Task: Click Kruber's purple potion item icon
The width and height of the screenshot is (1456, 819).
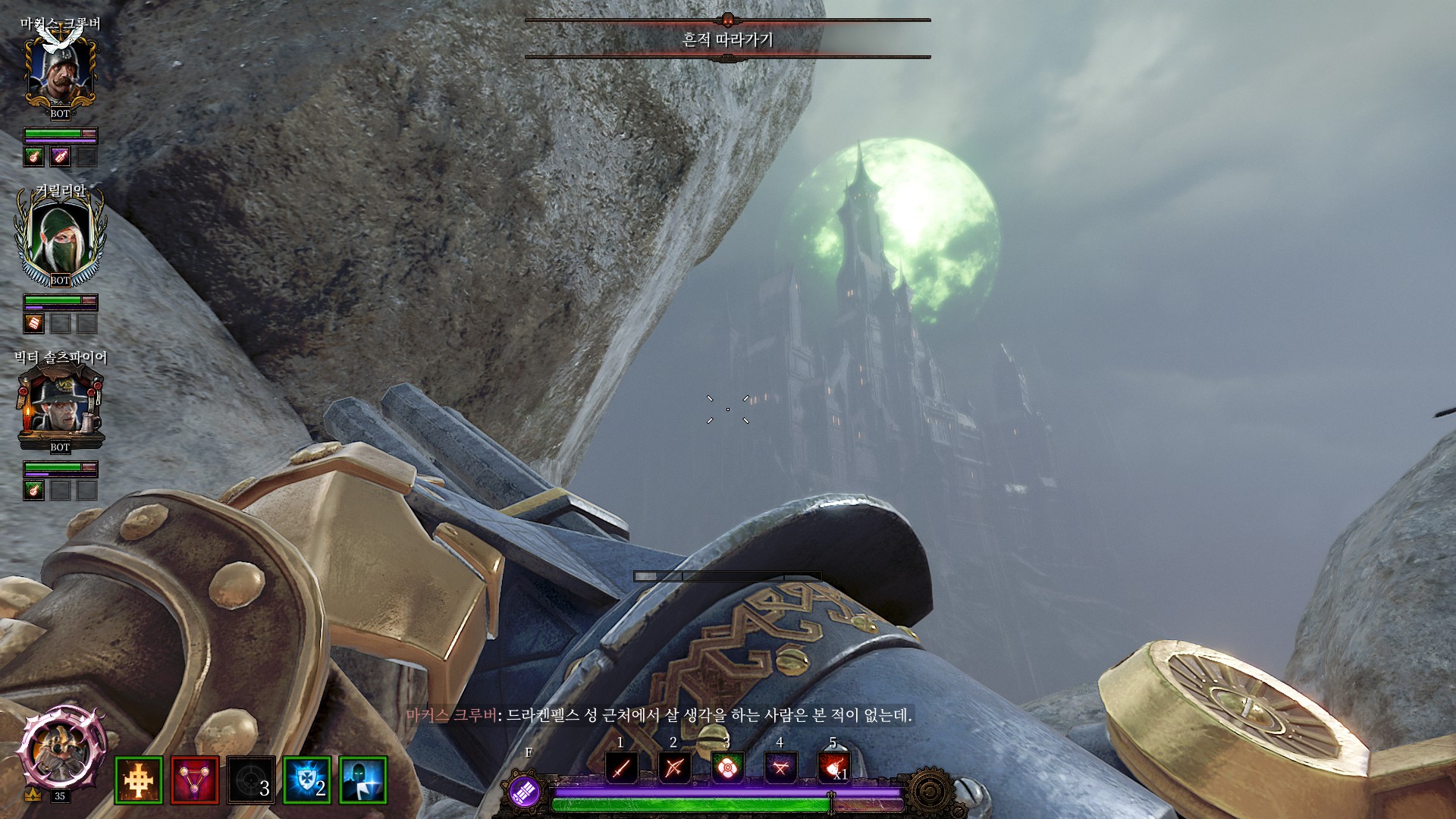Action: 60,157
